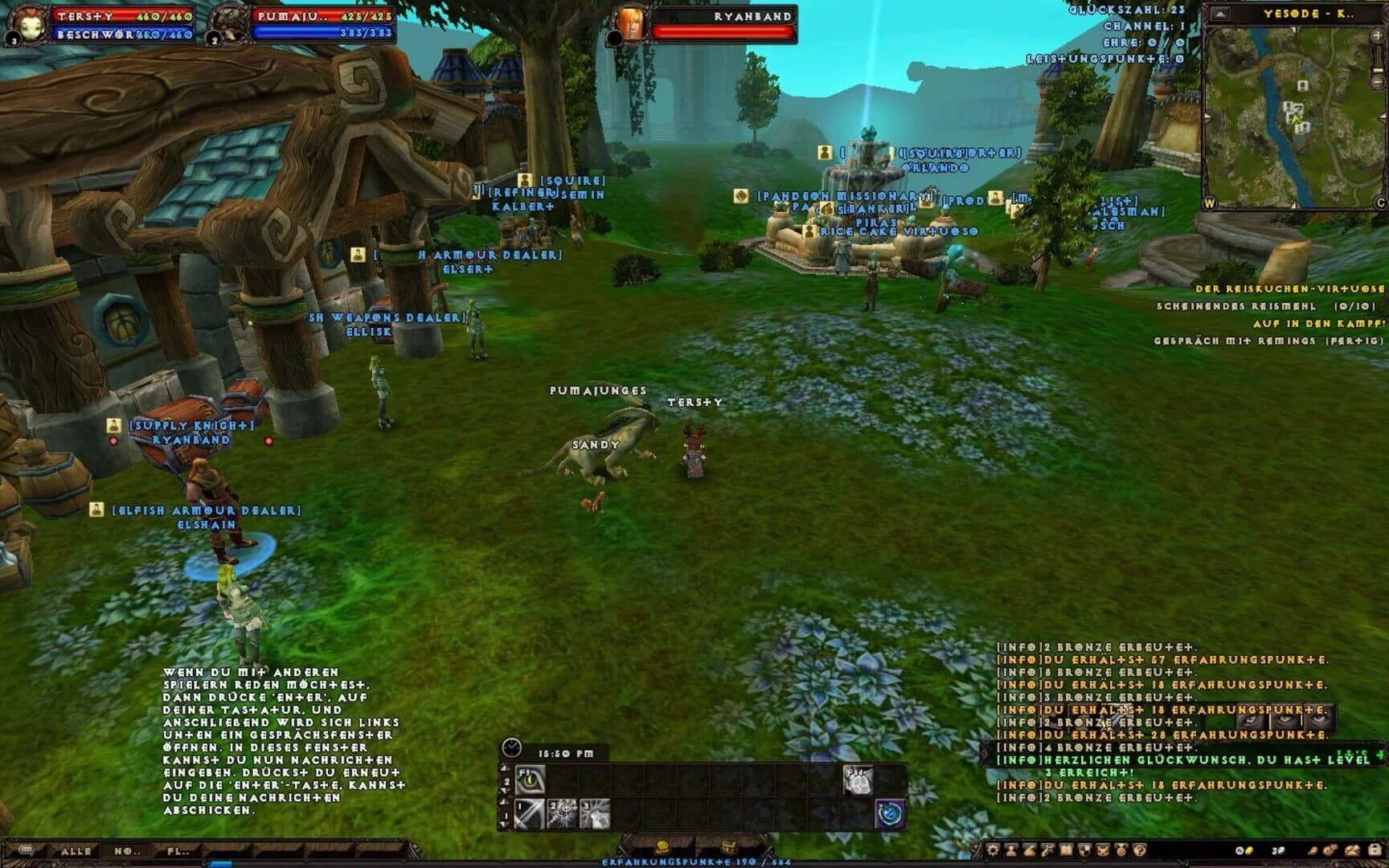Click the gold coin currency icon
The height and width of the screenshot is (868, 1389).
(663, 848)
